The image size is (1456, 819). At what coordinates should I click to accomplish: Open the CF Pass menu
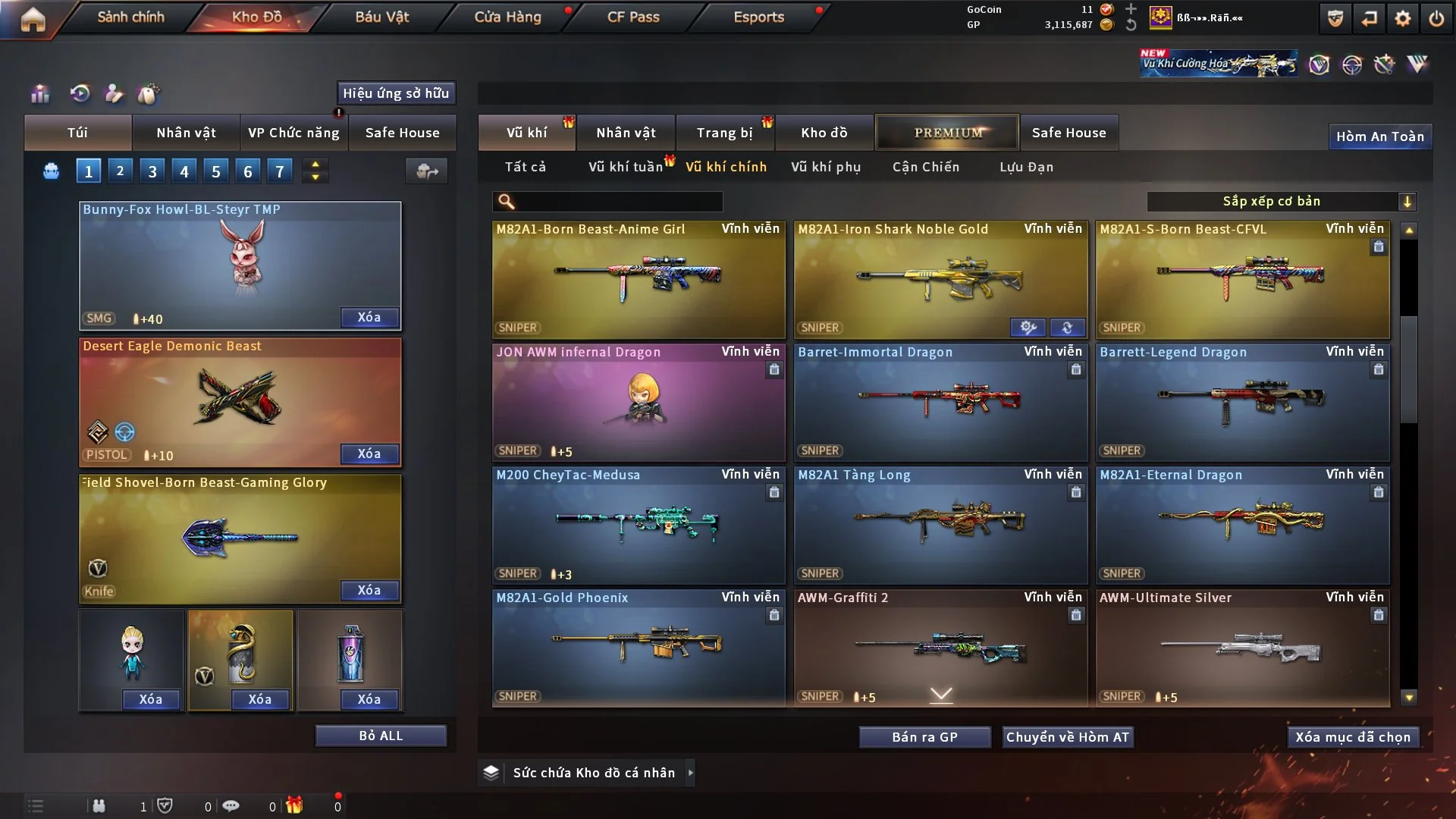point(633,17)
